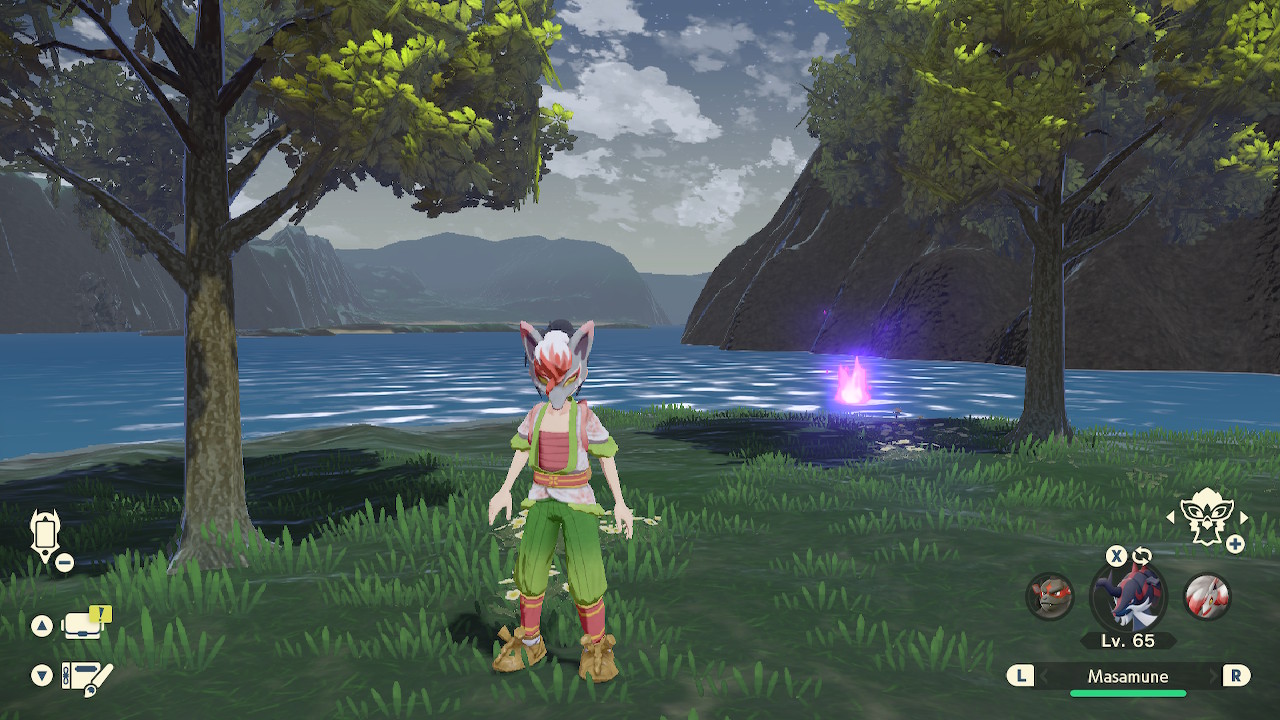Viewport: 1280px width, 720px height.
Task: Choose the gray Pokémon portrait with red markings
Action: point(1050,597)
